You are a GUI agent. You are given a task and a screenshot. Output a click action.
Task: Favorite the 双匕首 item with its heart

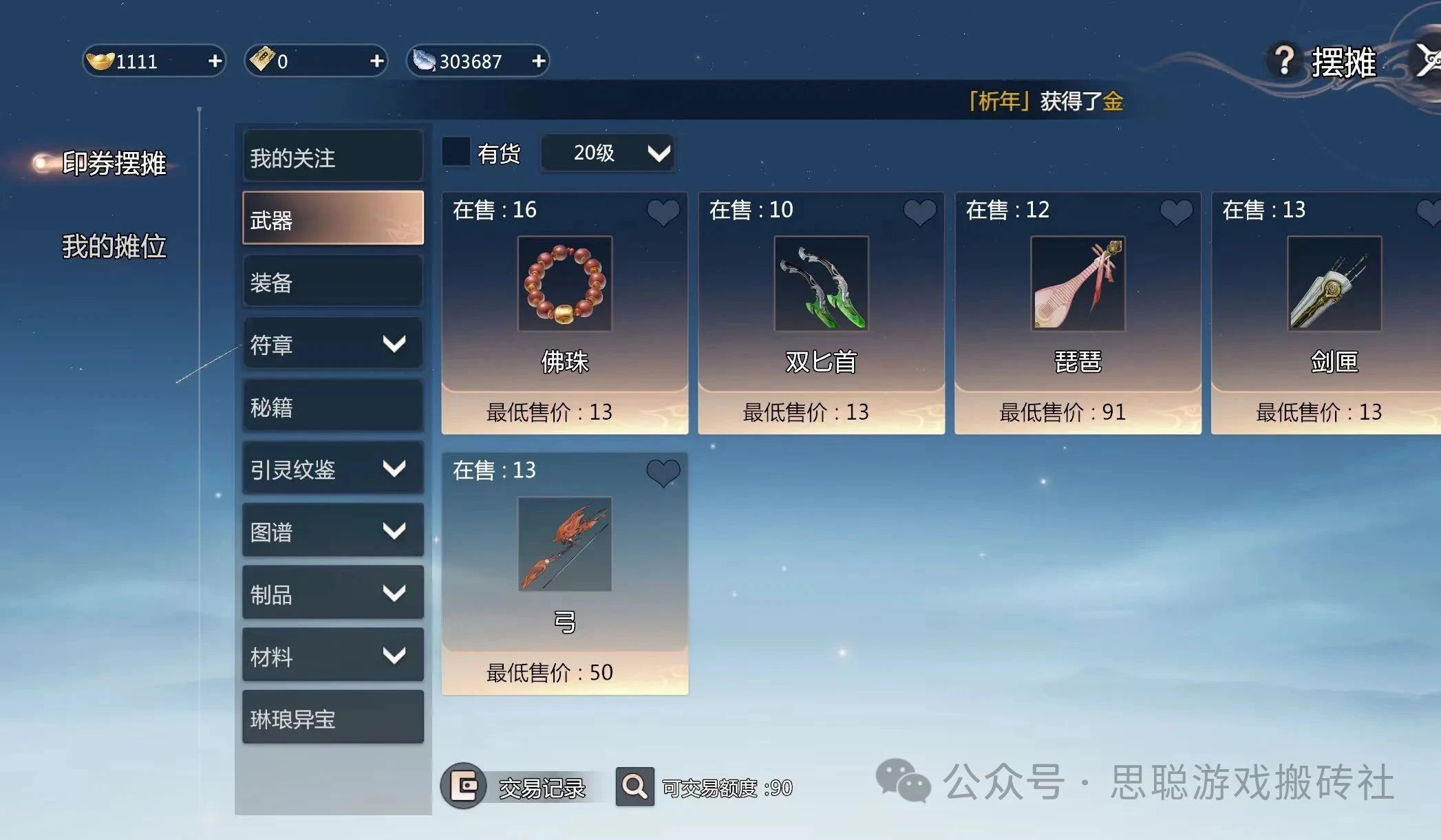[x=919, y=212]
